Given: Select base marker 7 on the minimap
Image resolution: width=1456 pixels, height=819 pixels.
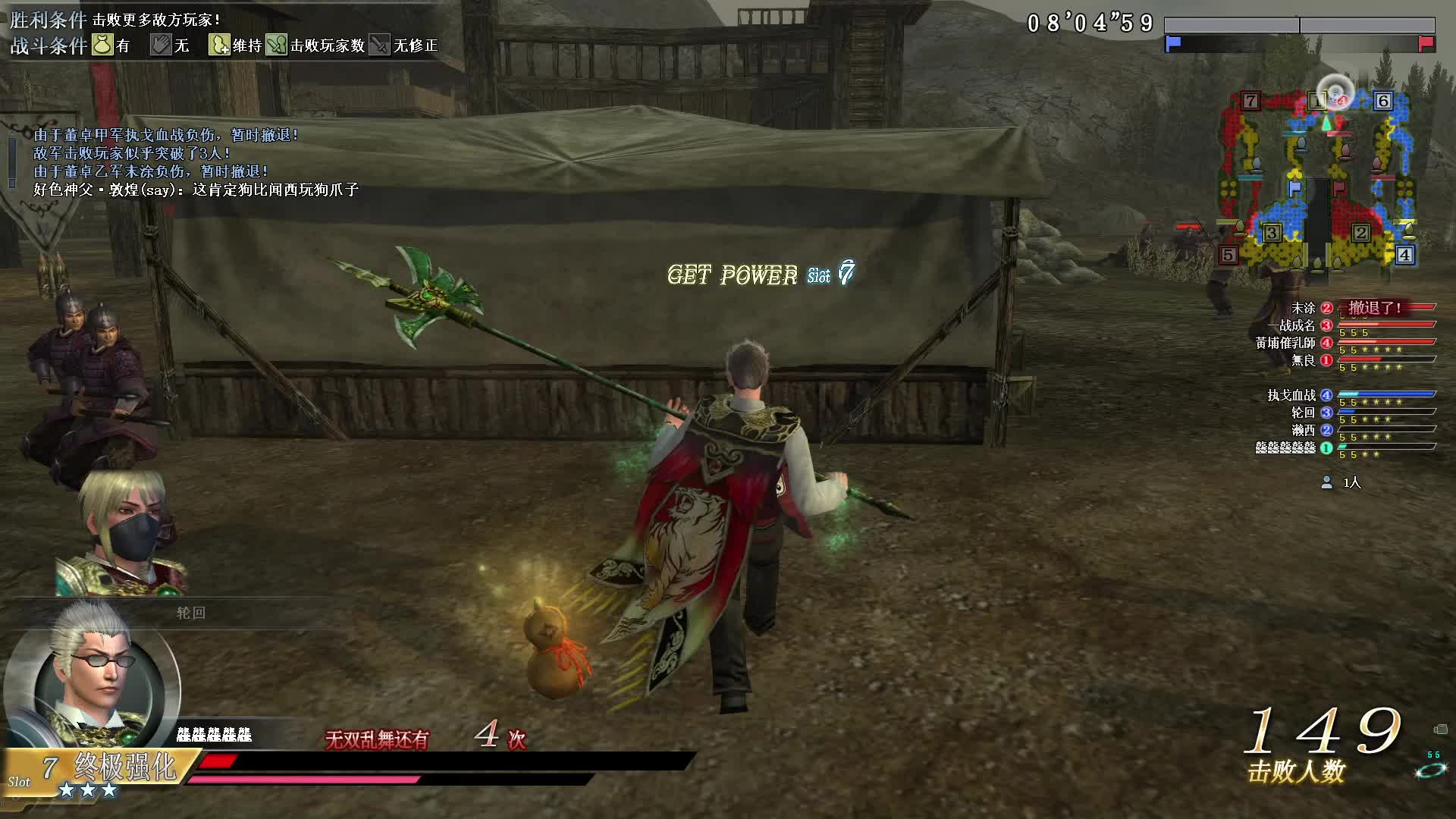Looking at the screenshot, I should [x=1250, y=101].
